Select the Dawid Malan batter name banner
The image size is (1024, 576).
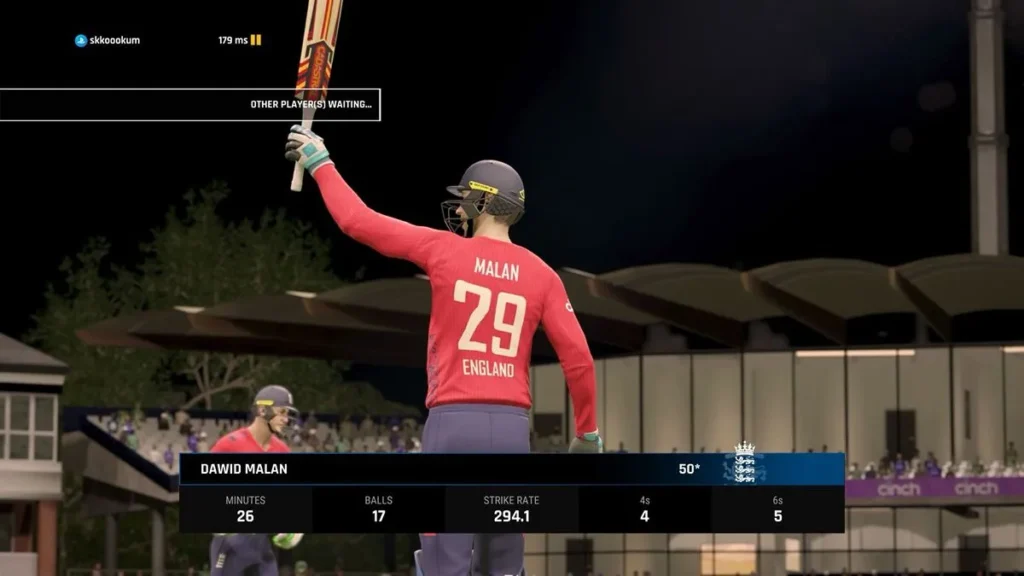(x=244, y=469)
